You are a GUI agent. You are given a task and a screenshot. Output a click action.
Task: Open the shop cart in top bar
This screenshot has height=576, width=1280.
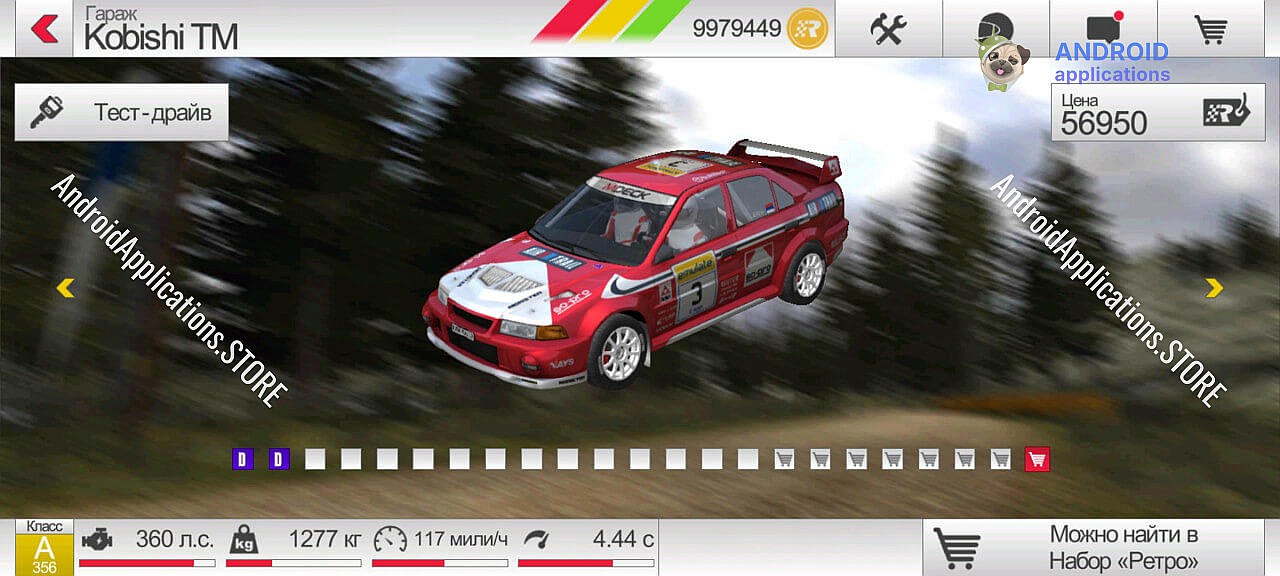(1211, 29)
